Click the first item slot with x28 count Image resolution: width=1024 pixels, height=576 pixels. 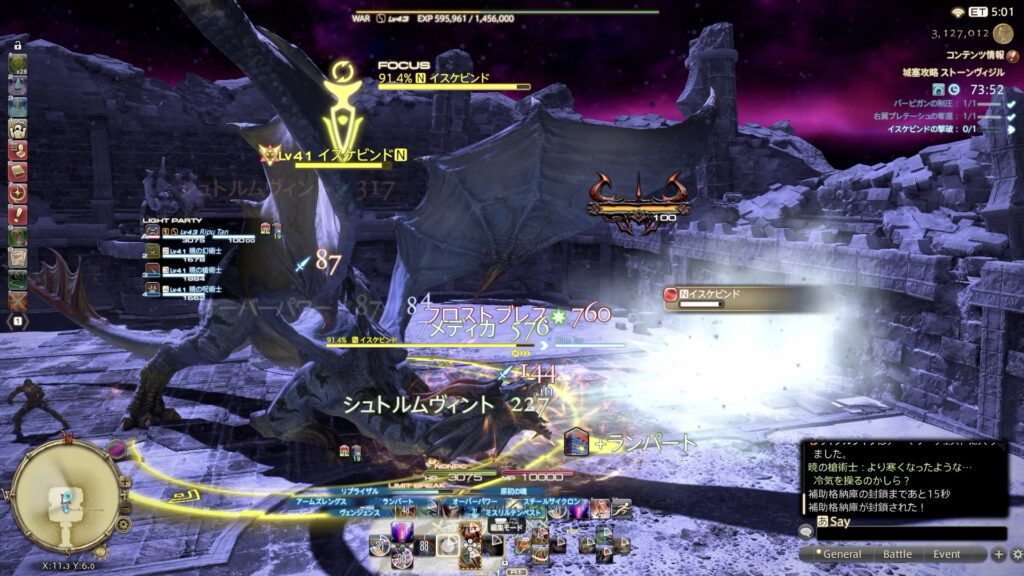click(x=17, y=64)
